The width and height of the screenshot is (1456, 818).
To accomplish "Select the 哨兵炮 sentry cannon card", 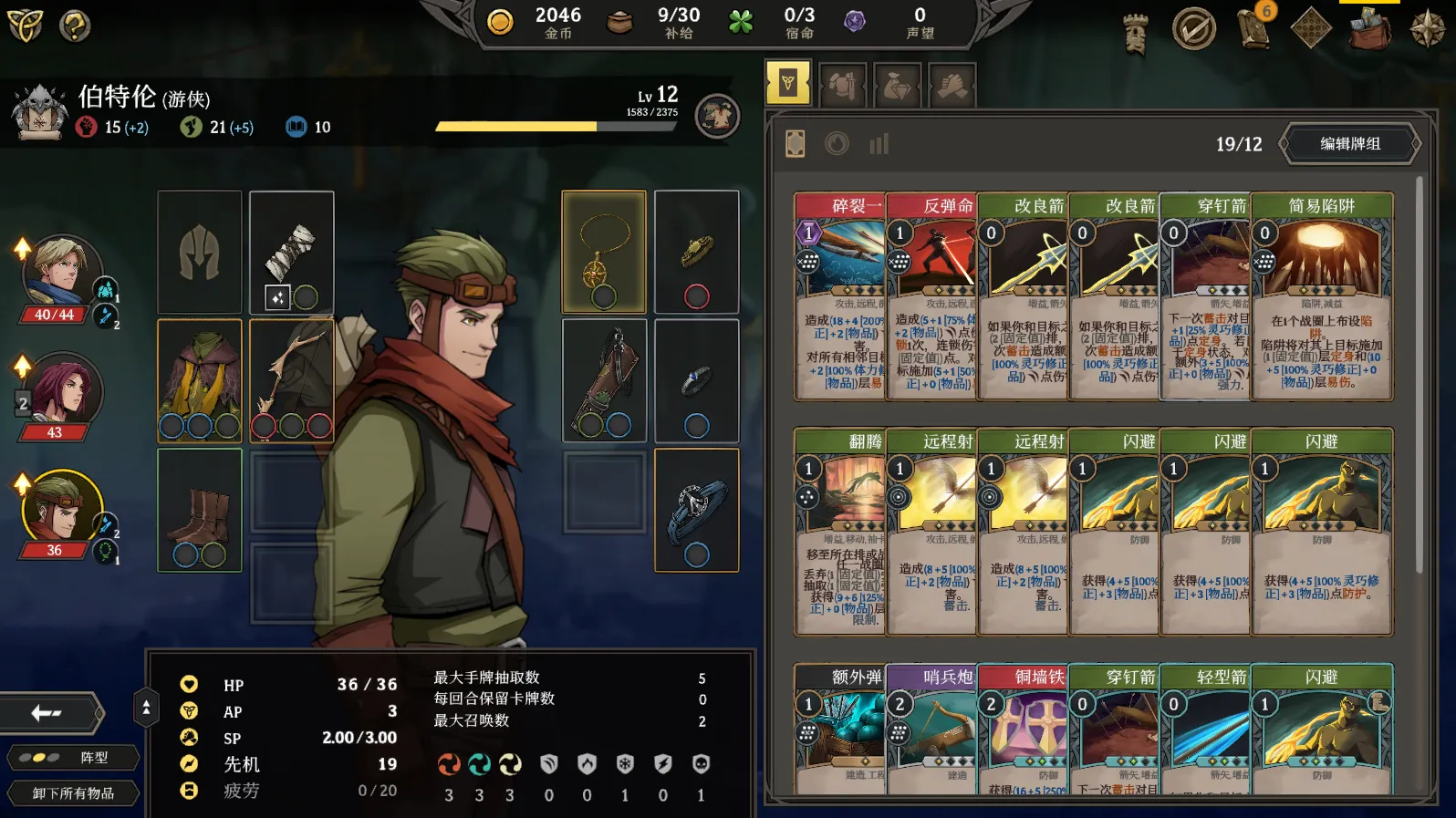I will click(931, 728).
